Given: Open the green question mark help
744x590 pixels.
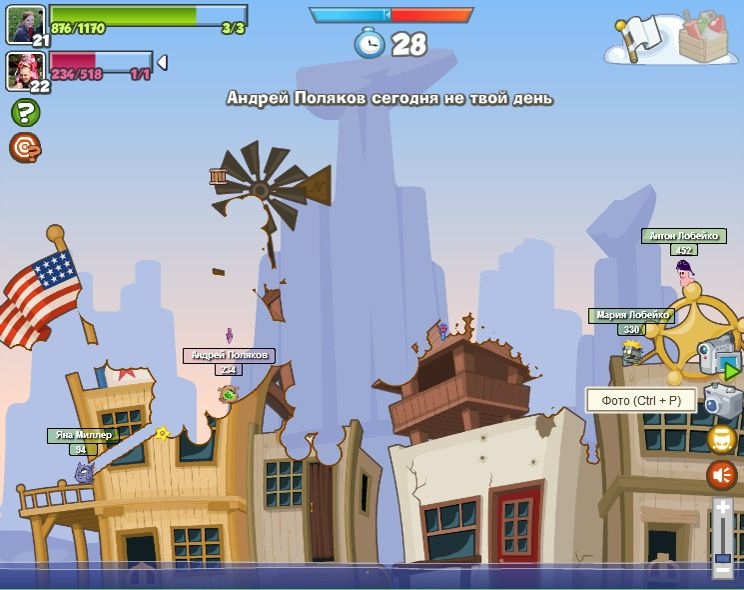Looking at the screenshot, I should pyautogui.click(x=25, y=112).
